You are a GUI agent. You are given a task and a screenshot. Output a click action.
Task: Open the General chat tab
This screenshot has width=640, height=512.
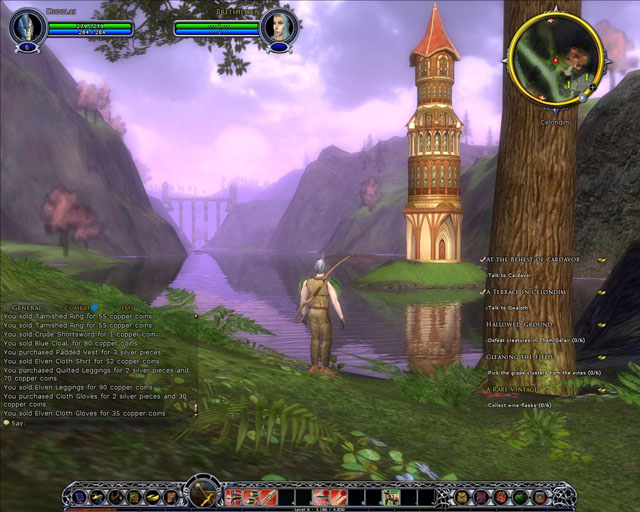[25, 307]
